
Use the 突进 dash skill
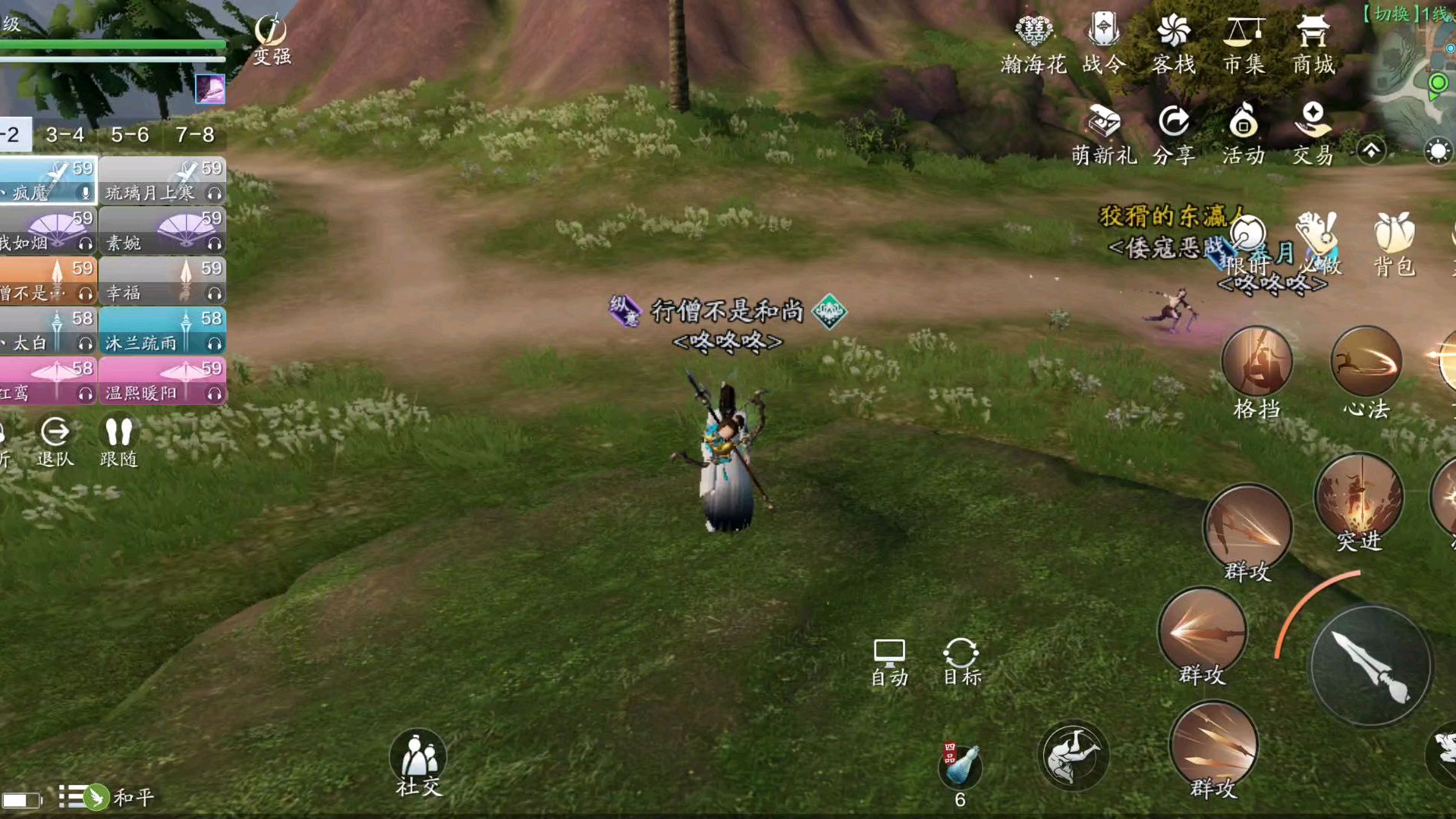click(x=1358, y=502)
